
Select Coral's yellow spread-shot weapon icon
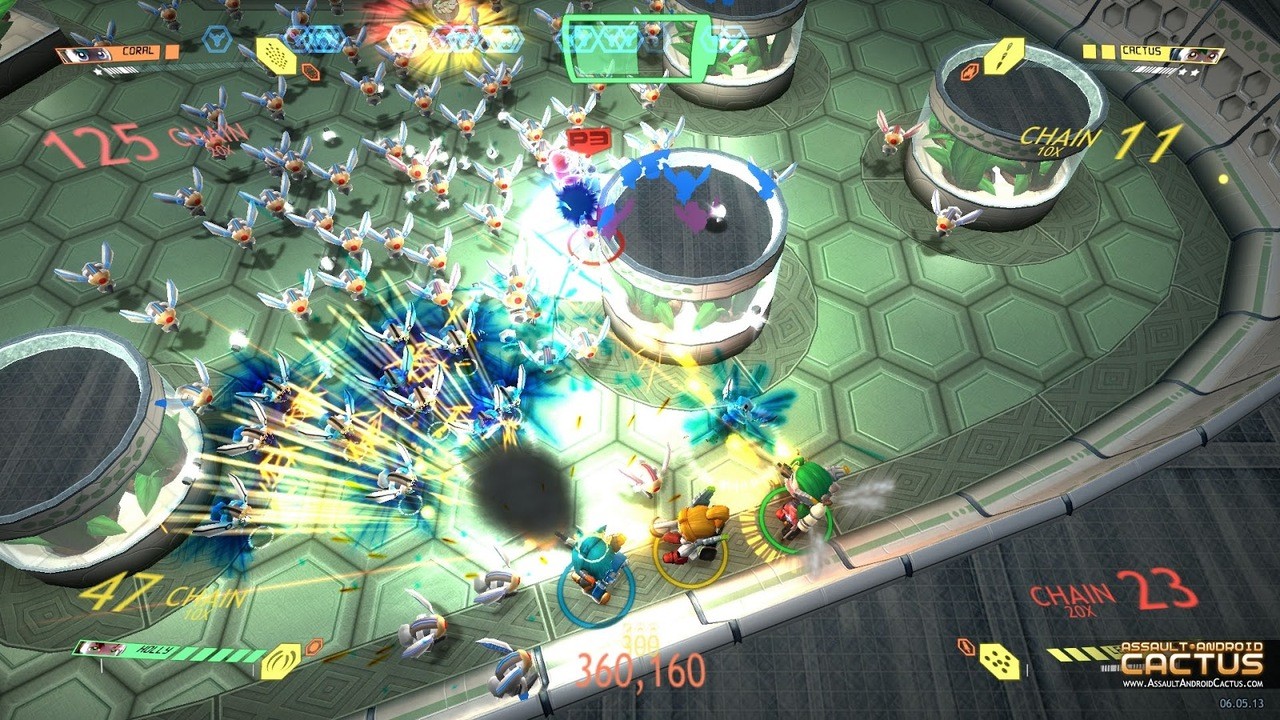click(276, 57)
